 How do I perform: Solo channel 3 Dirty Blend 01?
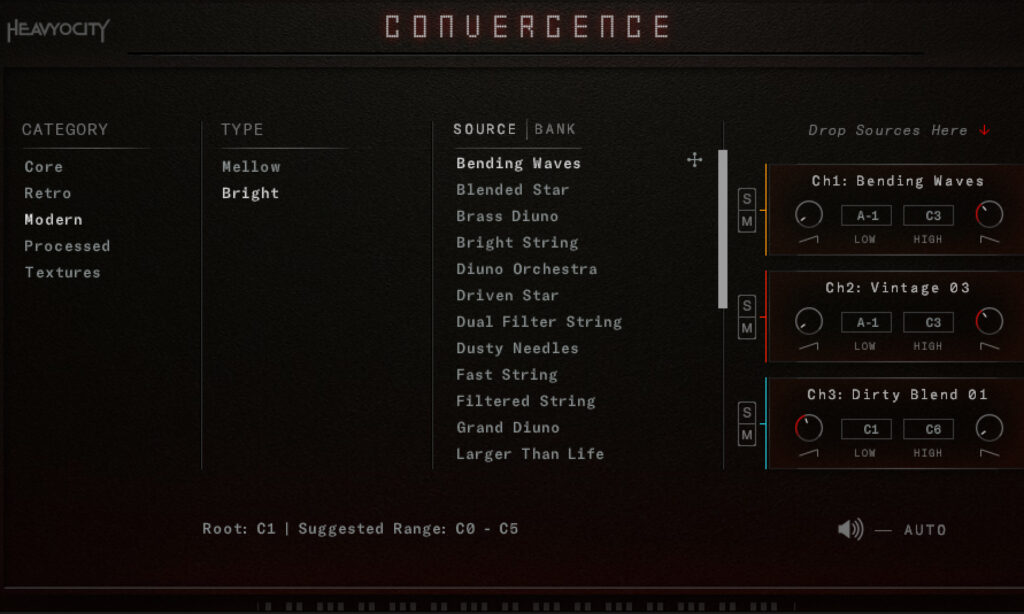[747, 412]
